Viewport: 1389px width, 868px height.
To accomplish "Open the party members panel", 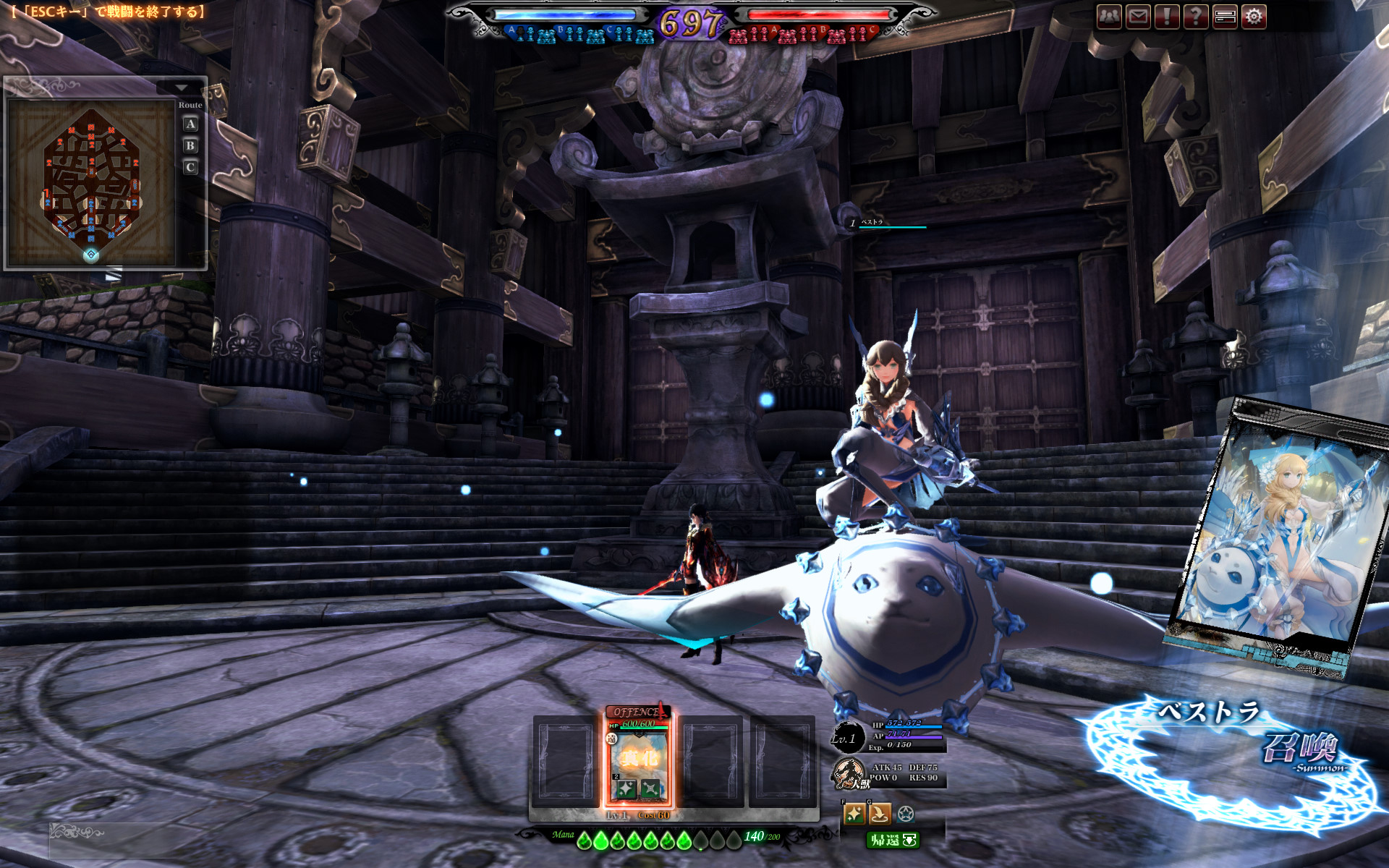I will [x=1109, y=16].
